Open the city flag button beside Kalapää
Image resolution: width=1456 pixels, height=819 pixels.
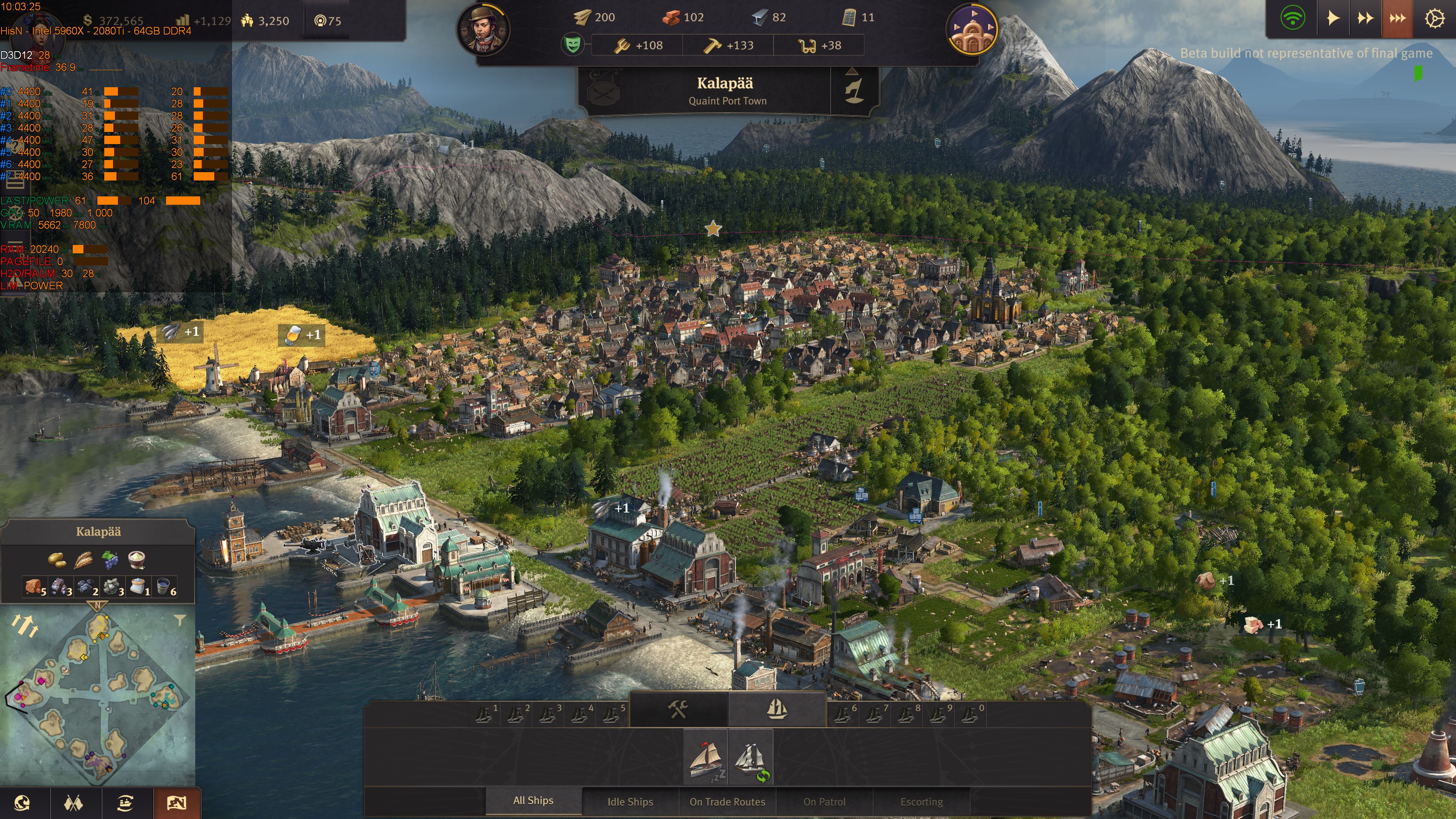point(854,91)
